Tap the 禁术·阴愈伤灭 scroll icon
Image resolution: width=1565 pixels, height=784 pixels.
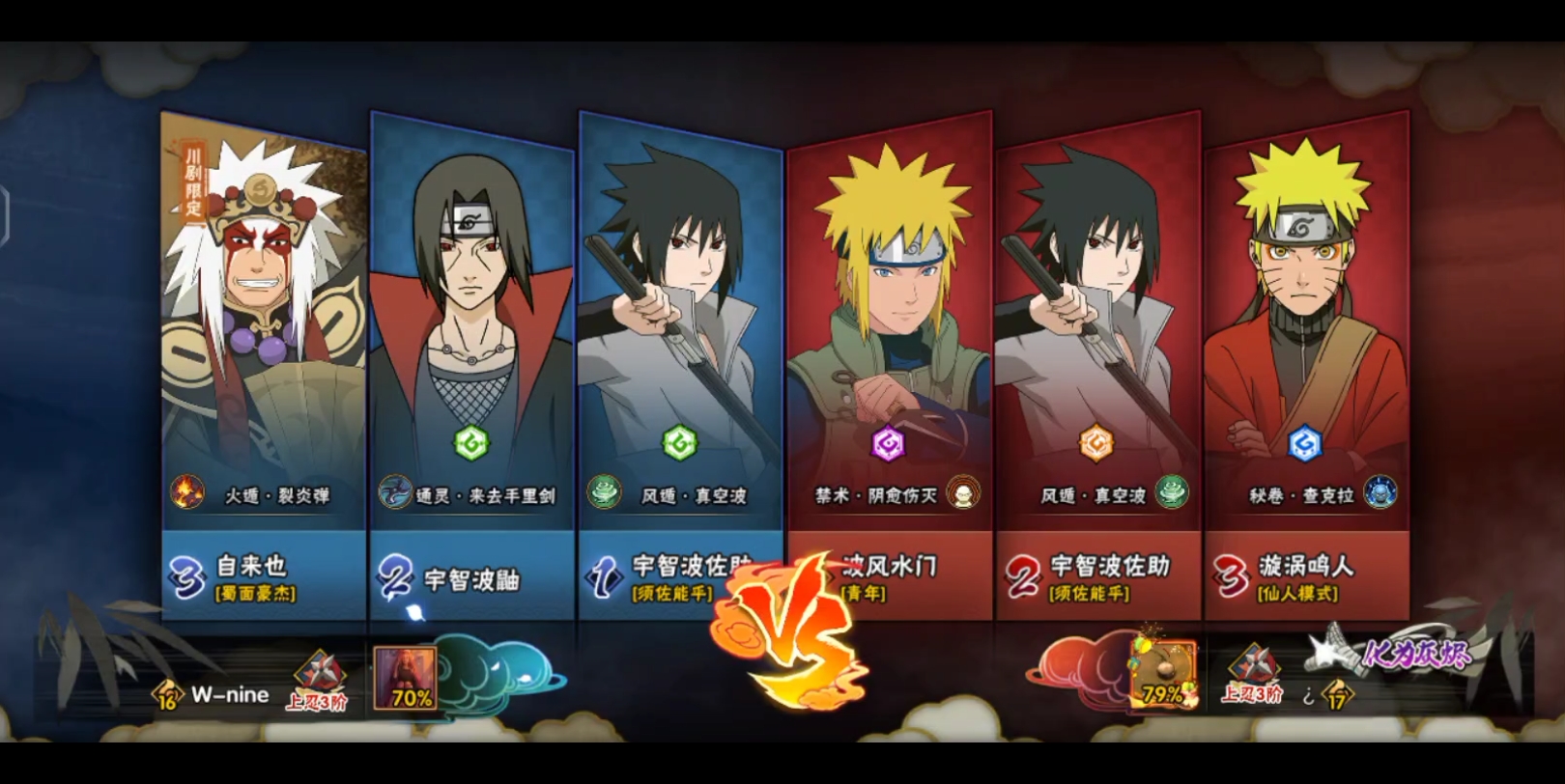pos(962,493)
